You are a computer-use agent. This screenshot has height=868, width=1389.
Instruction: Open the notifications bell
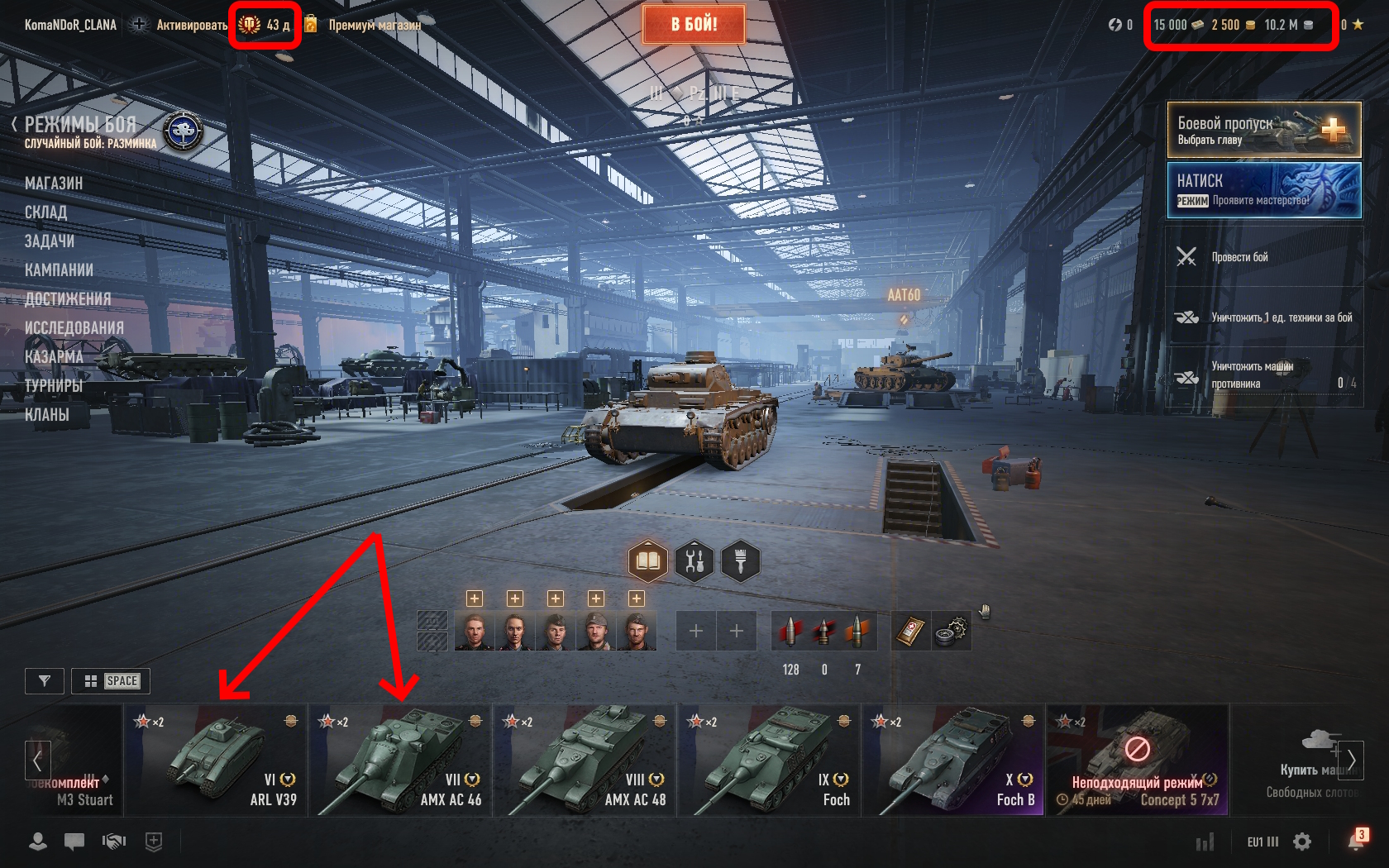pos(1355,842)
